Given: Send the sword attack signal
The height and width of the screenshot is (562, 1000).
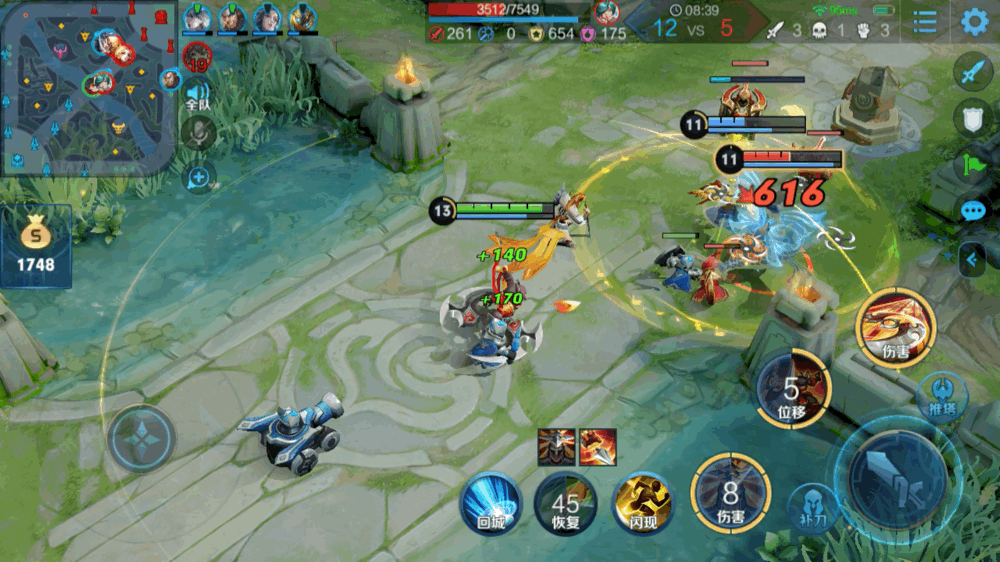Looking at the screenshot, I should click(972, 72).
